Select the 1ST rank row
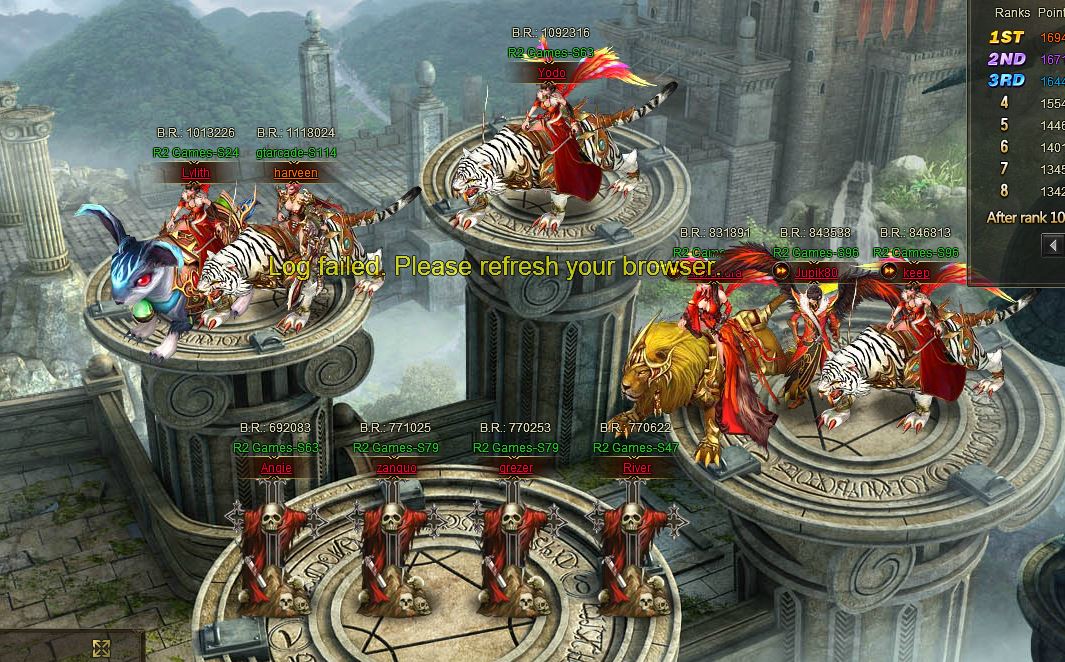Screen dimensions: 1065x662 1024,37
